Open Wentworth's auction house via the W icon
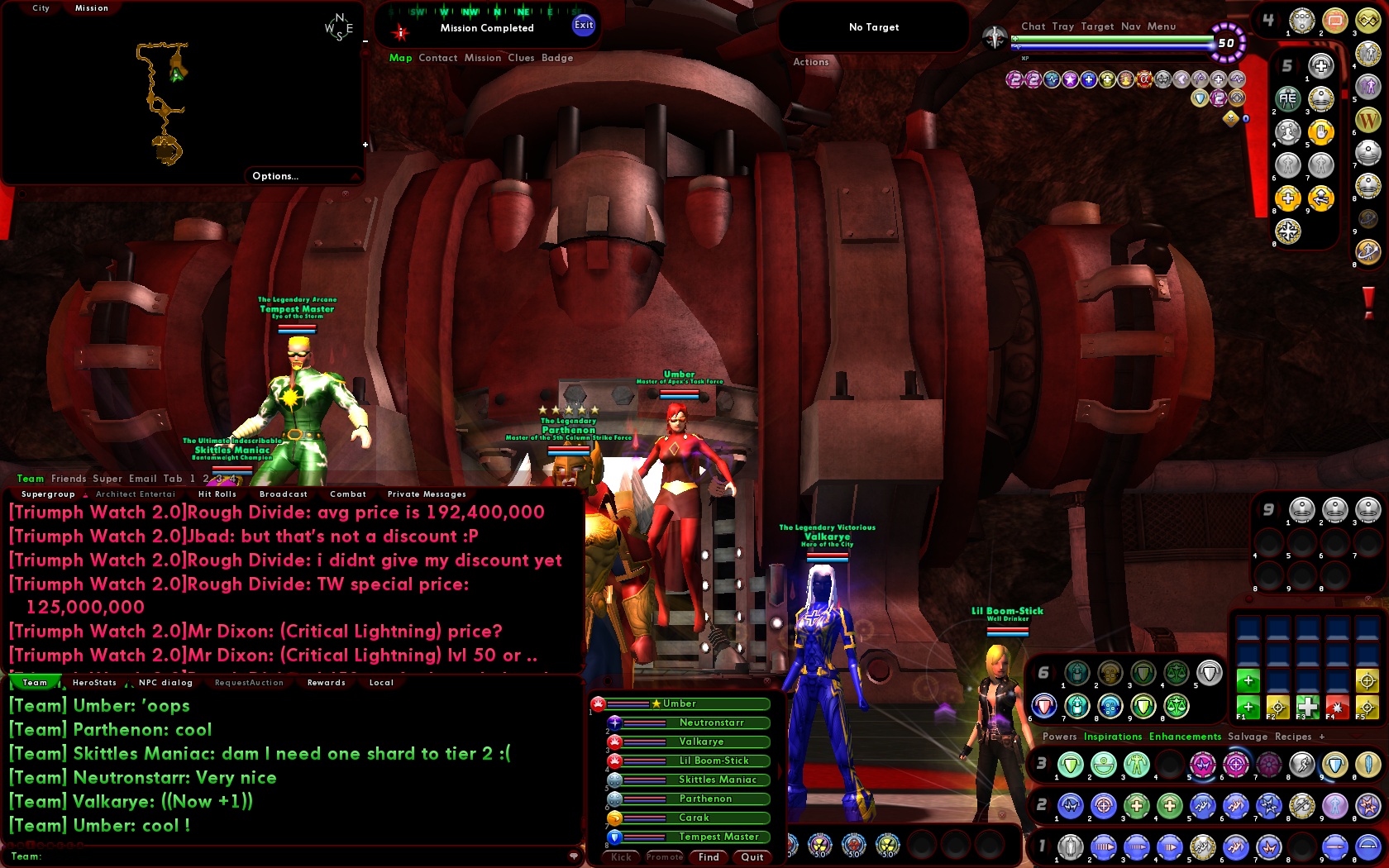The width and height of the screenshot is (1389, 868). (1368, 117)
